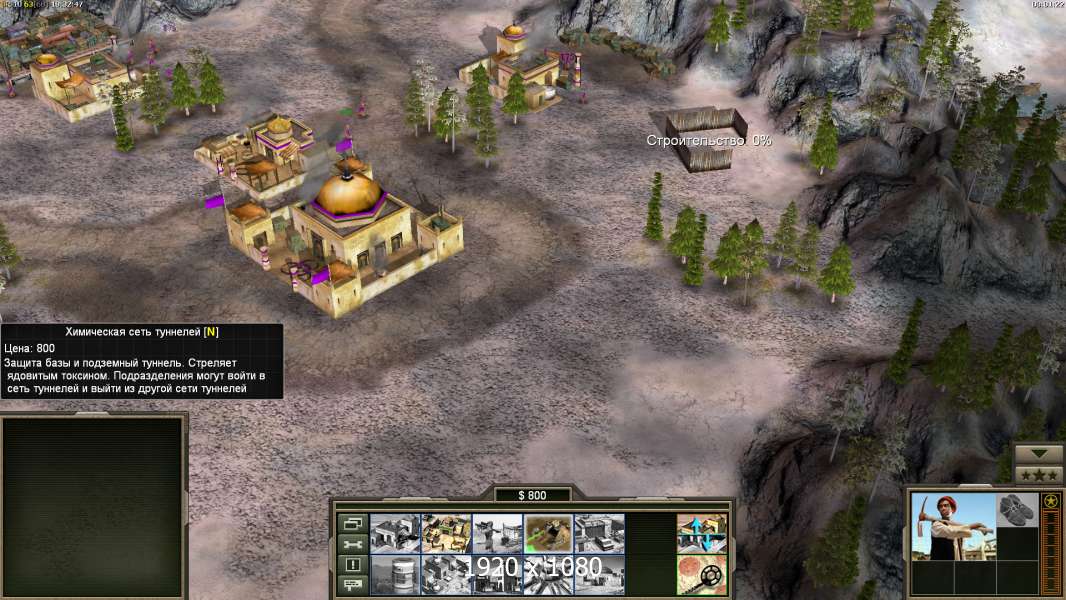Open the three-star General's powers button
Viewport: 1066px width, 600px height.
click(x=1039, y=474)
